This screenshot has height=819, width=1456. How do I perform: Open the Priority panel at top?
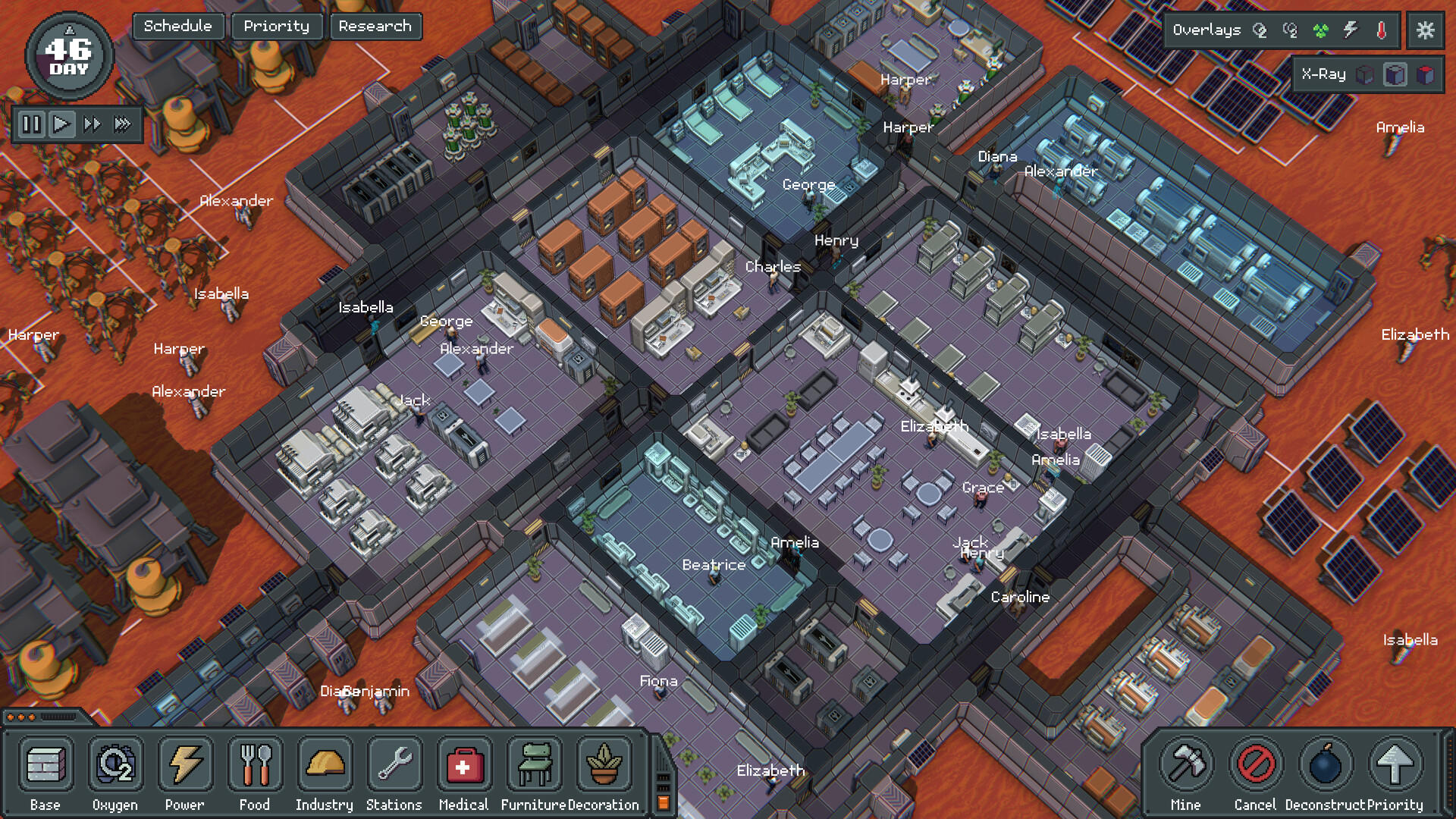(277, 26)
